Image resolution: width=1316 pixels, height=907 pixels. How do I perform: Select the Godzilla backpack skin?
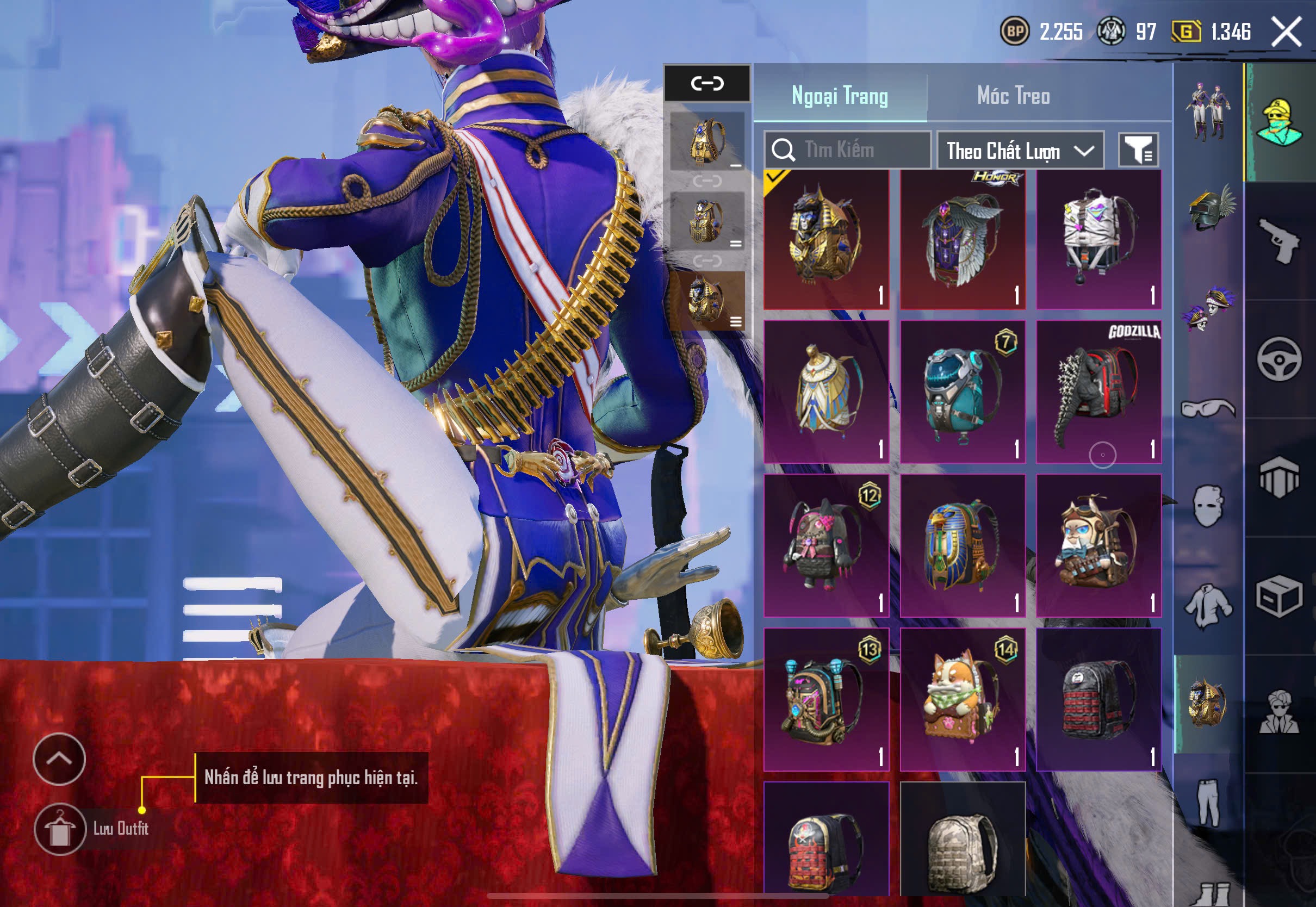pyautogui.click(x=1098, y=392)
